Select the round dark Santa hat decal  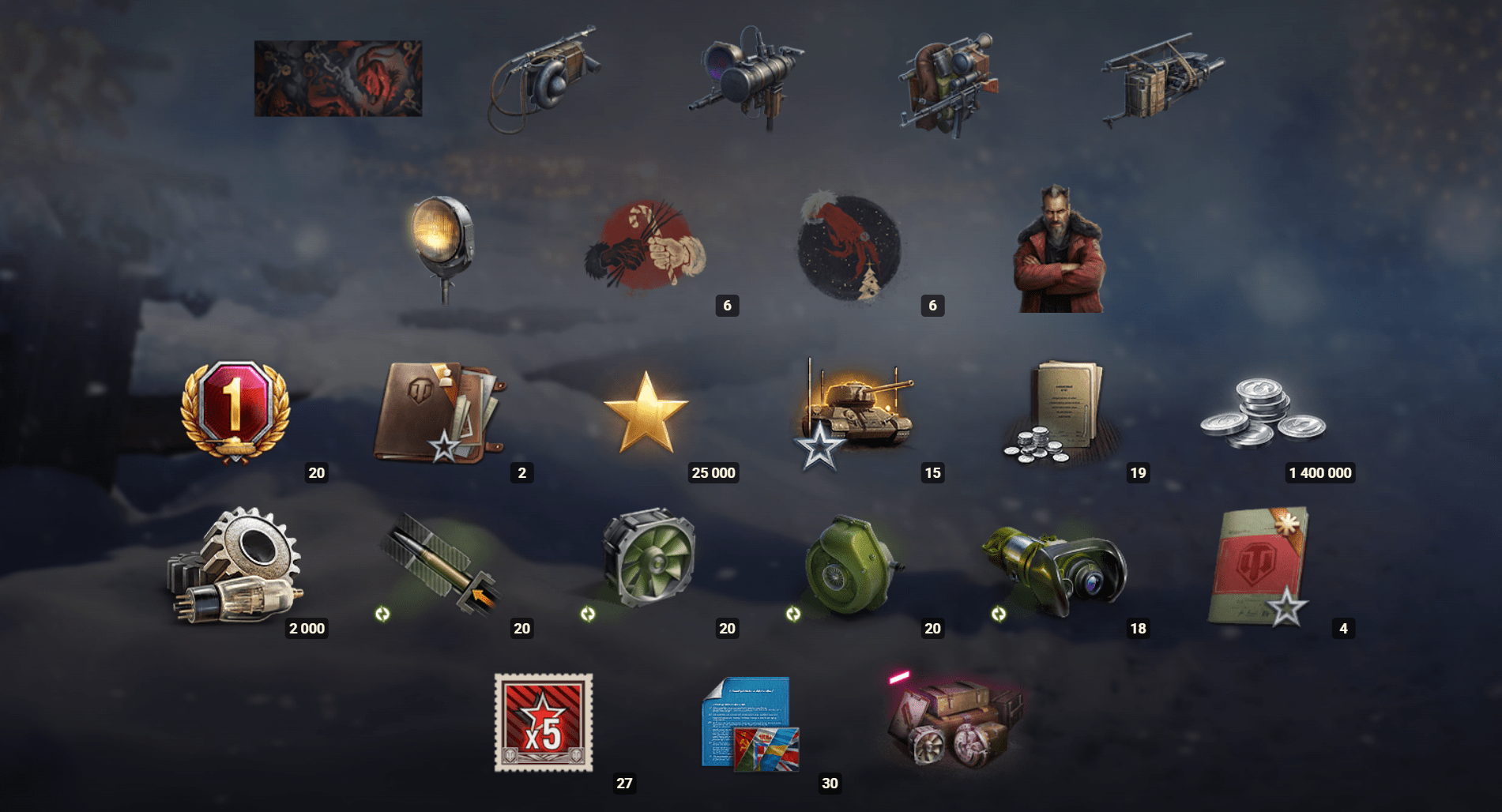849,246
